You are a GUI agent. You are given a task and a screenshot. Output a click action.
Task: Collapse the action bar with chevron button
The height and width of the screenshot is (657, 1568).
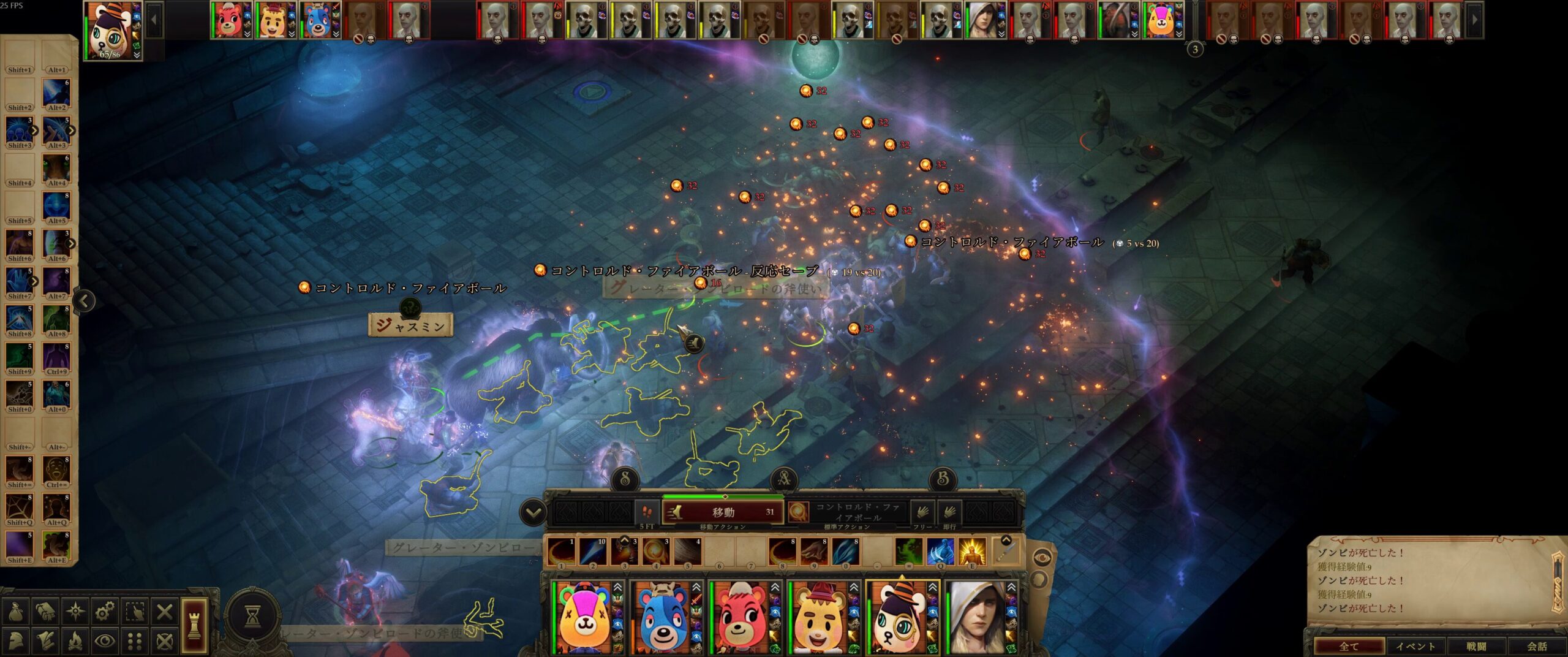(x=533, y=512)
